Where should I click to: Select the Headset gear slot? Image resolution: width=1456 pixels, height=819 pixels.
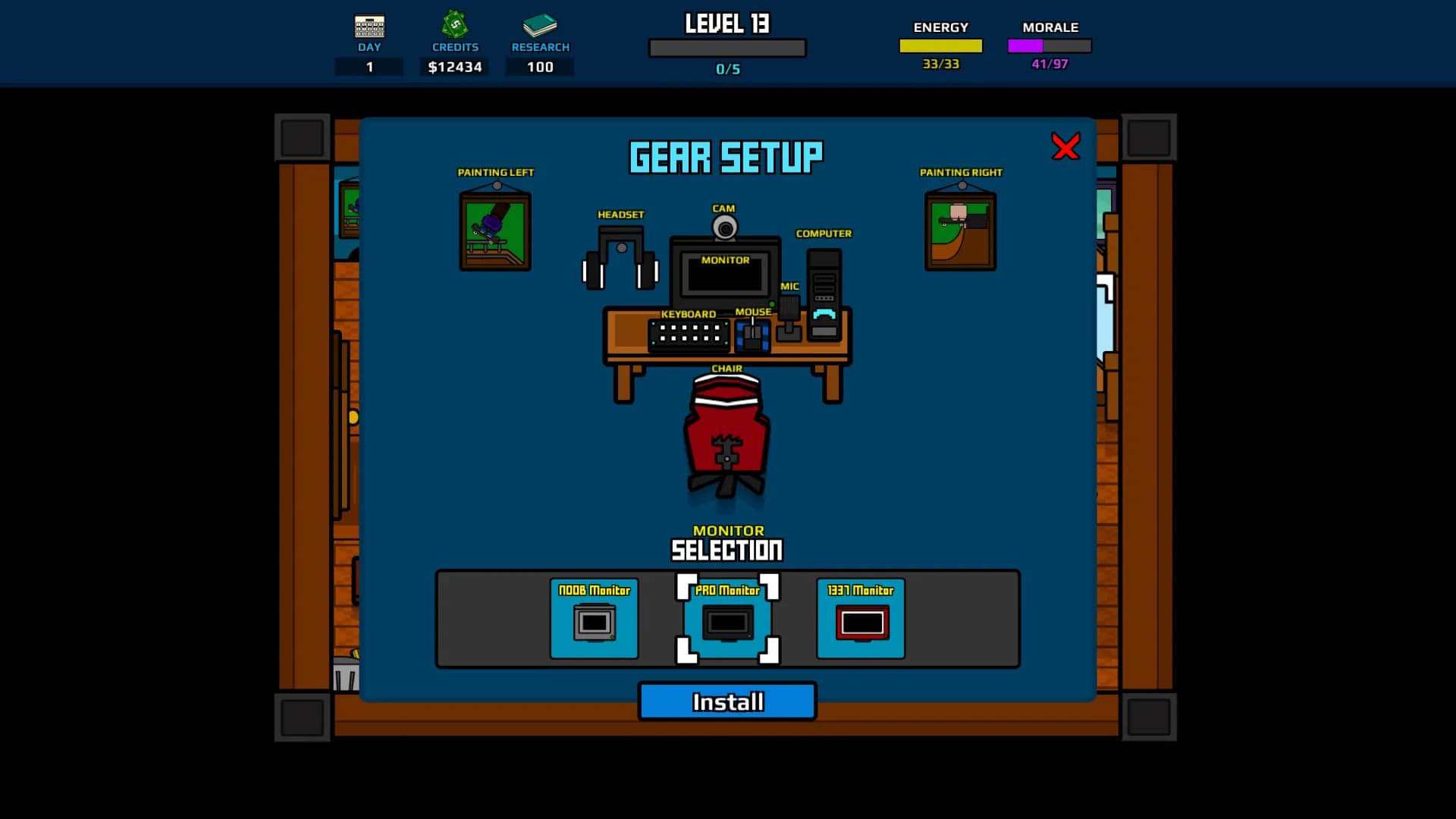(x=620, y=258)
